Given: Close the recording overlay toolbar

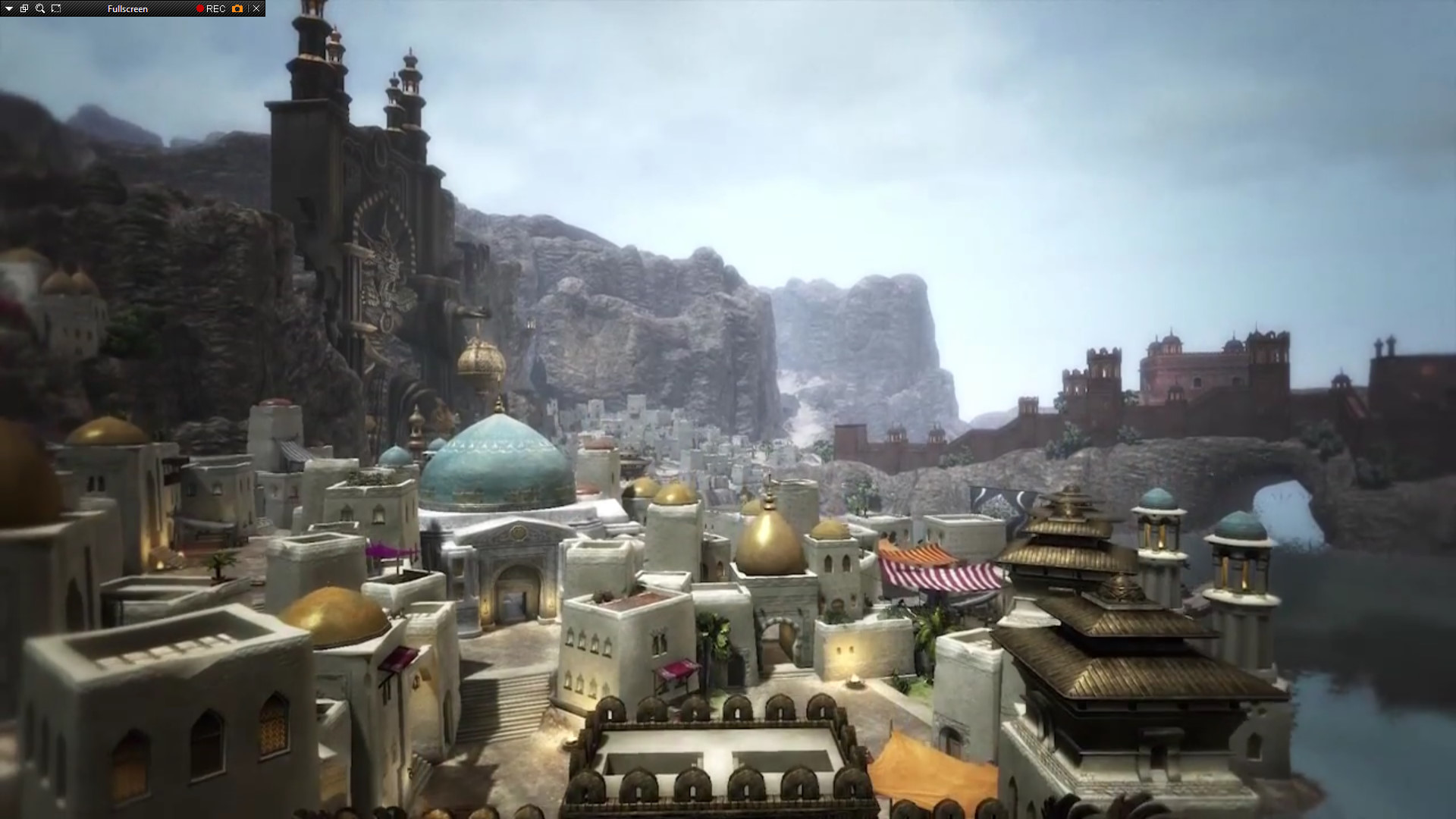Looking at the screenshot, I should click(256, 8).
